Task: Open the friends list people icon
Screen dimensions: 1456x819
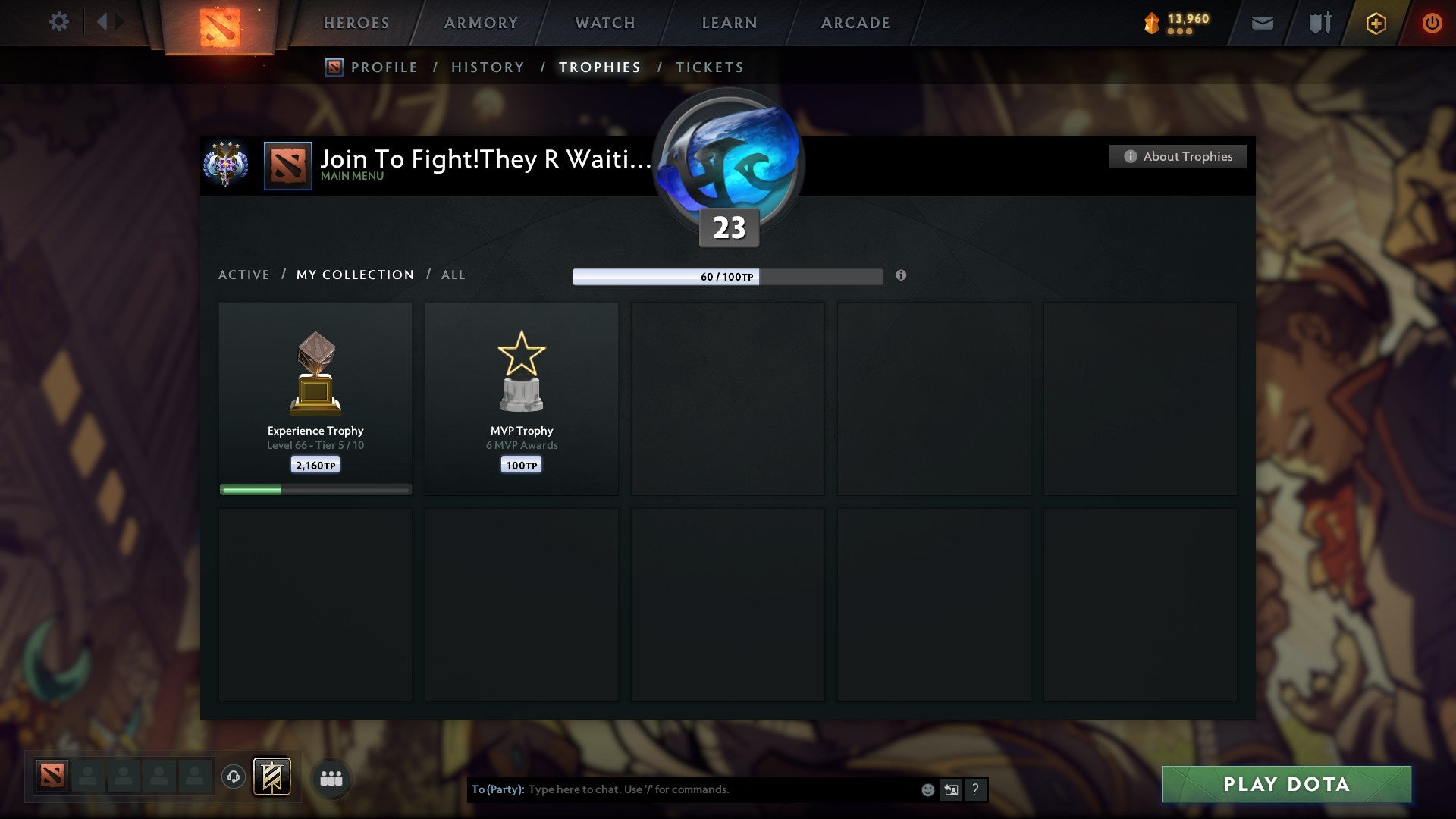Action: (331, 777)
